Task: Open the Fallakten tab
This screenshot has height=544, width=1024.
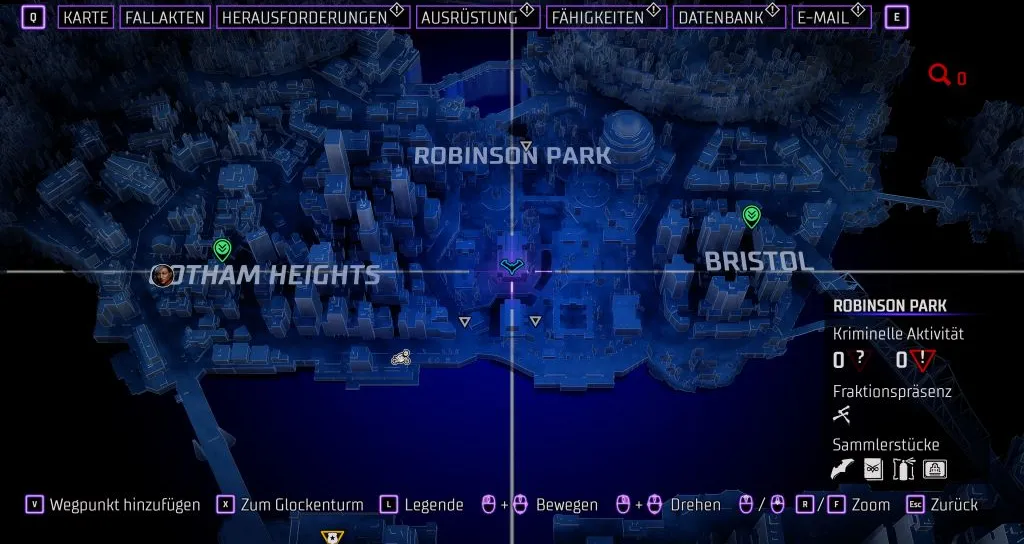Action: [165, 17]
